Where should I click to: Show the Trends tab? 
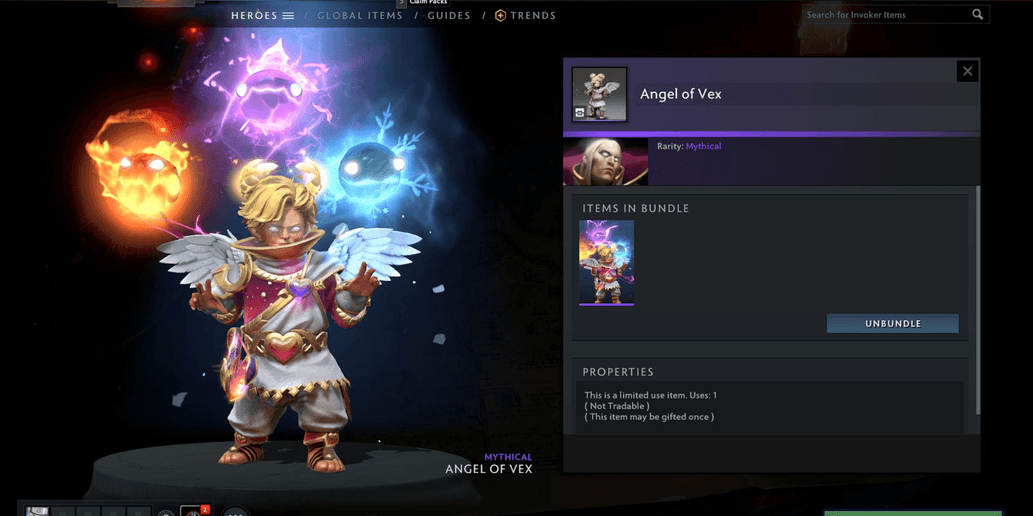click(x=525, y=16)
